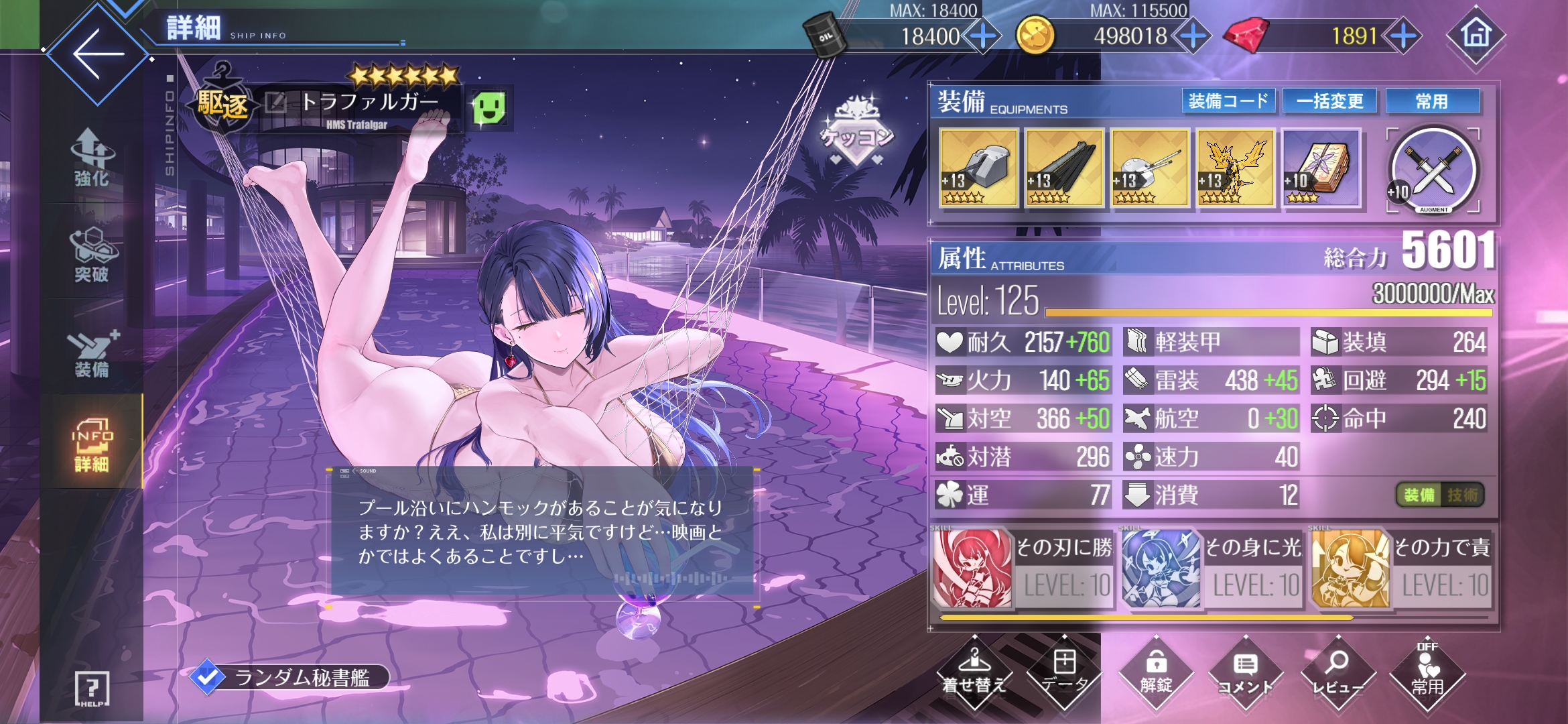View the red-haired first skill
The image size is (1568, 724).
(973, 567)
